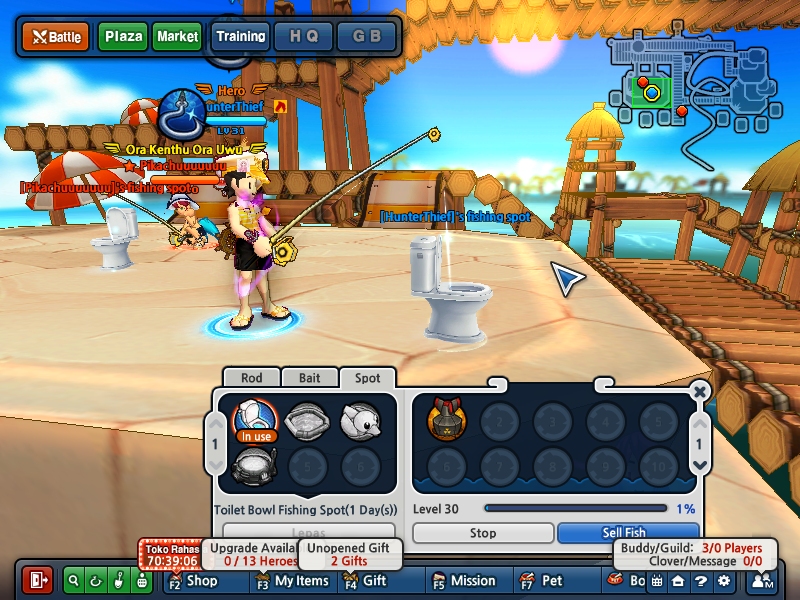Open the Mission list
Viewport: 800px width, 600px height.
464,580
